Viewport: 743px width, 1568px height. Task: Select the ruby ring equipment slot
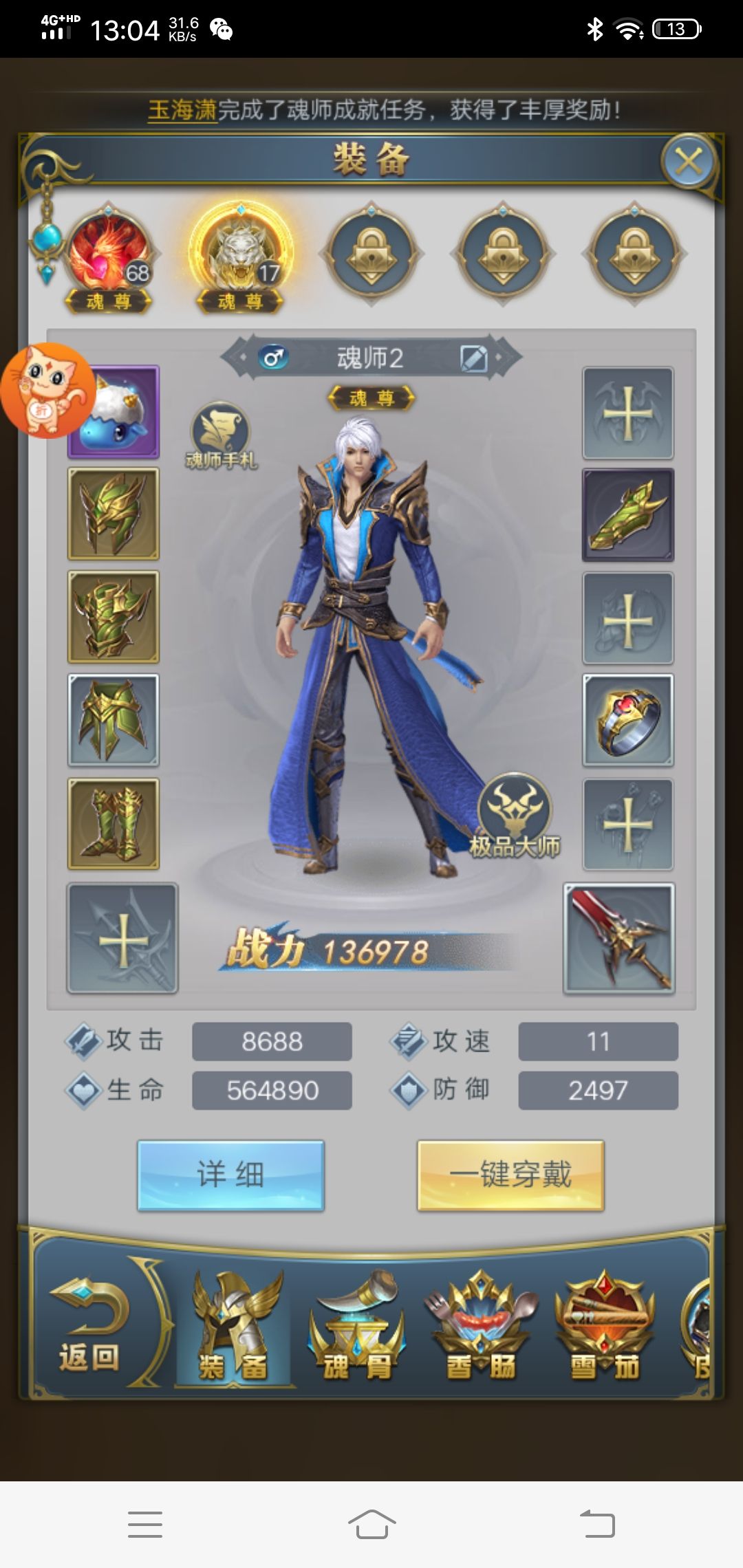627,720
